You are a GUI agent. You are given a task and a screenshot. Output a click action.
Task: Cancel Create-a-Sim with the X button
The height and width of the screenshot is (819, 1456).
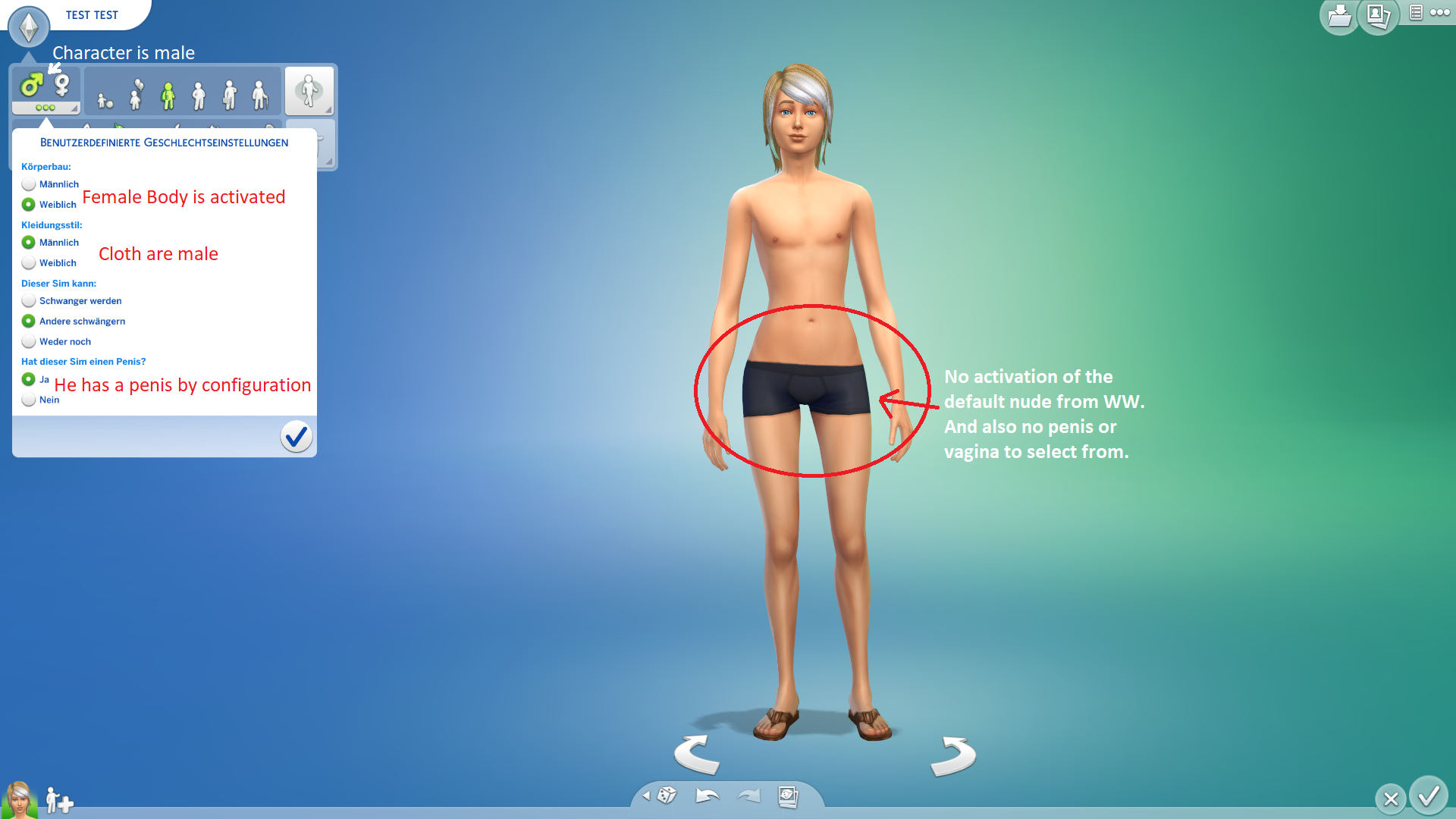point(1391,799)
